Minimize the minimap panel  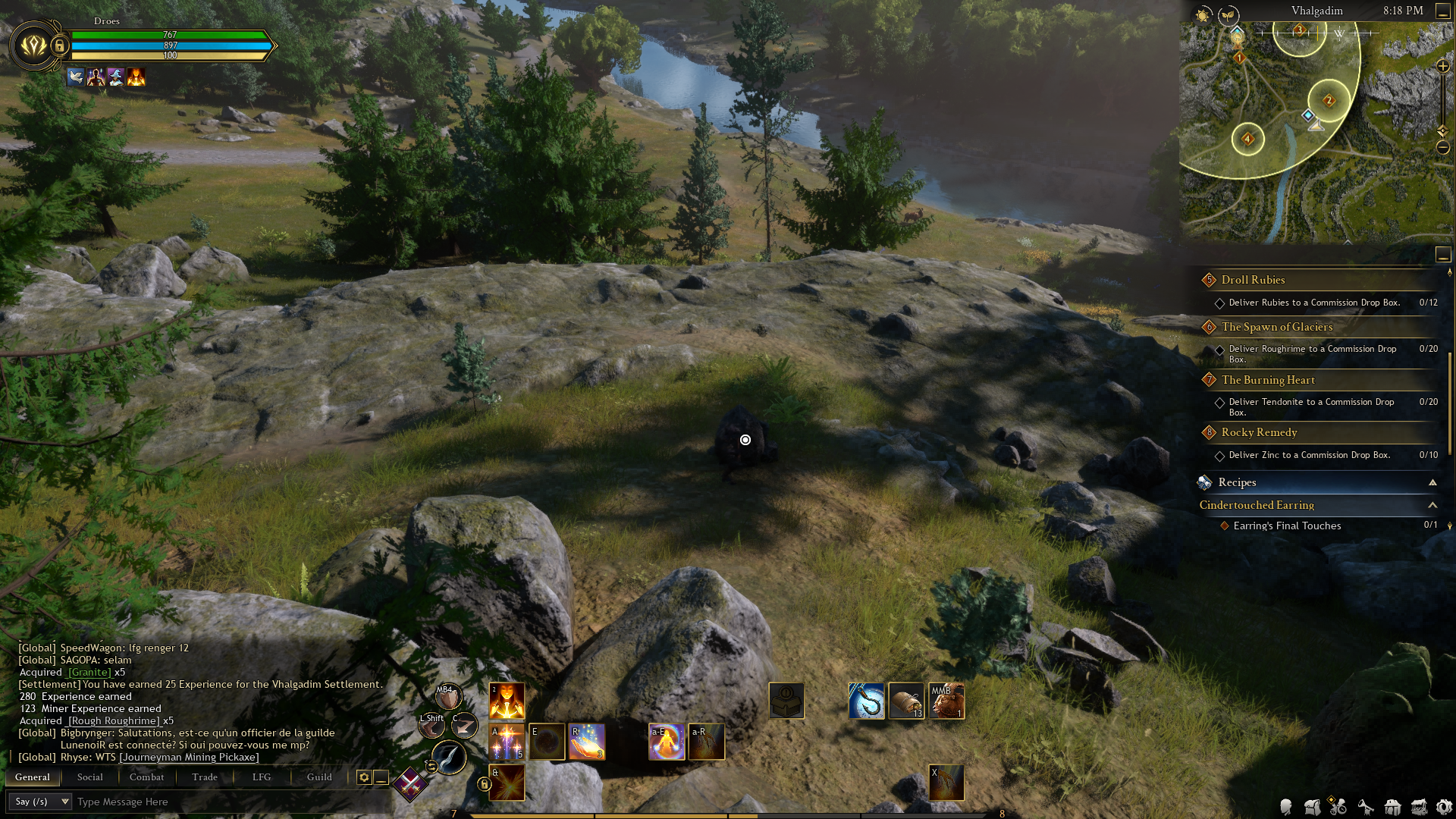pyautogui.click(x=1443, y=11)
